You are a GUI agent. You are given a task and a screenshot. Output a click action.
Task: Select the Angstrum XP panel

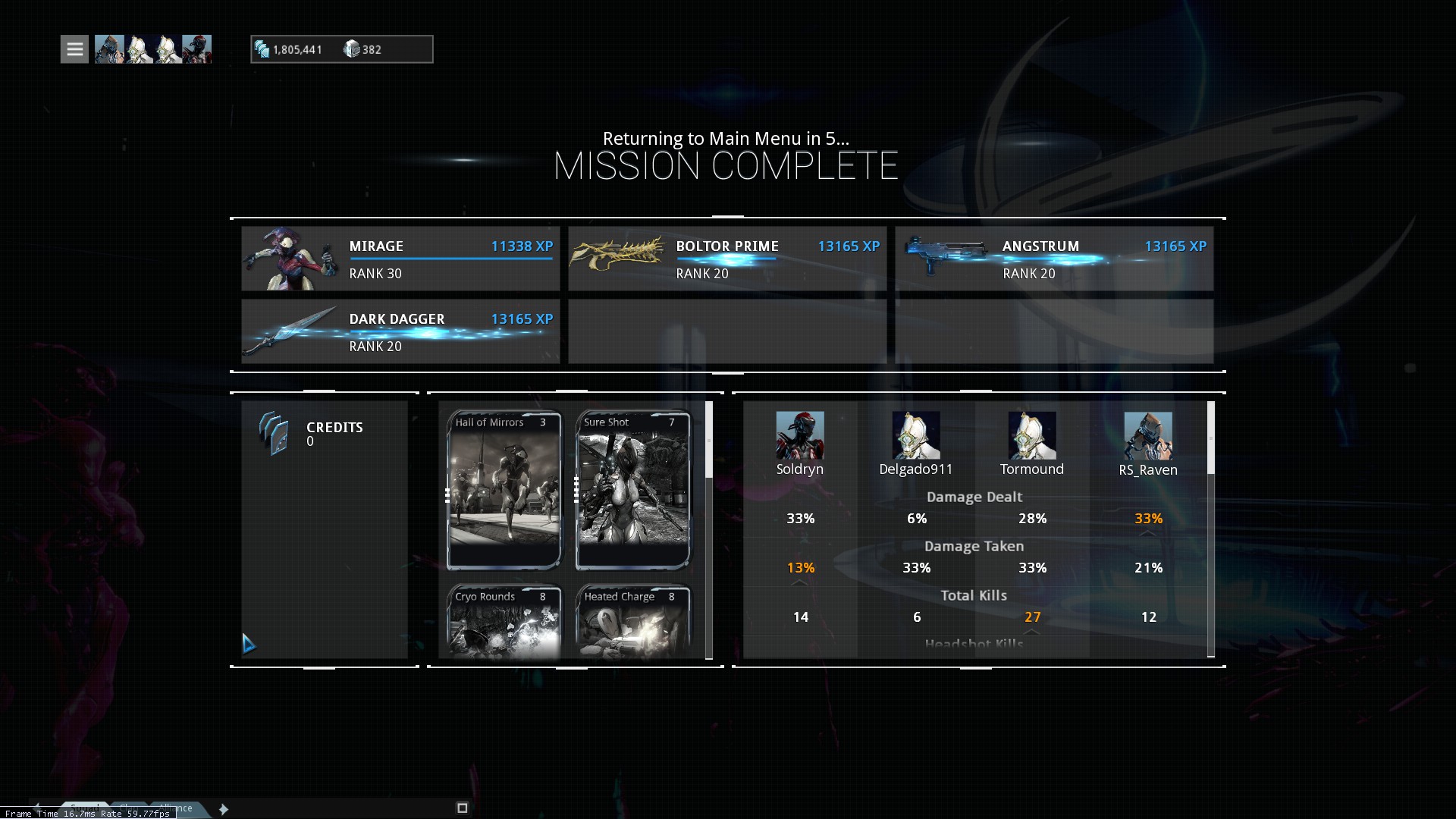1053,259
